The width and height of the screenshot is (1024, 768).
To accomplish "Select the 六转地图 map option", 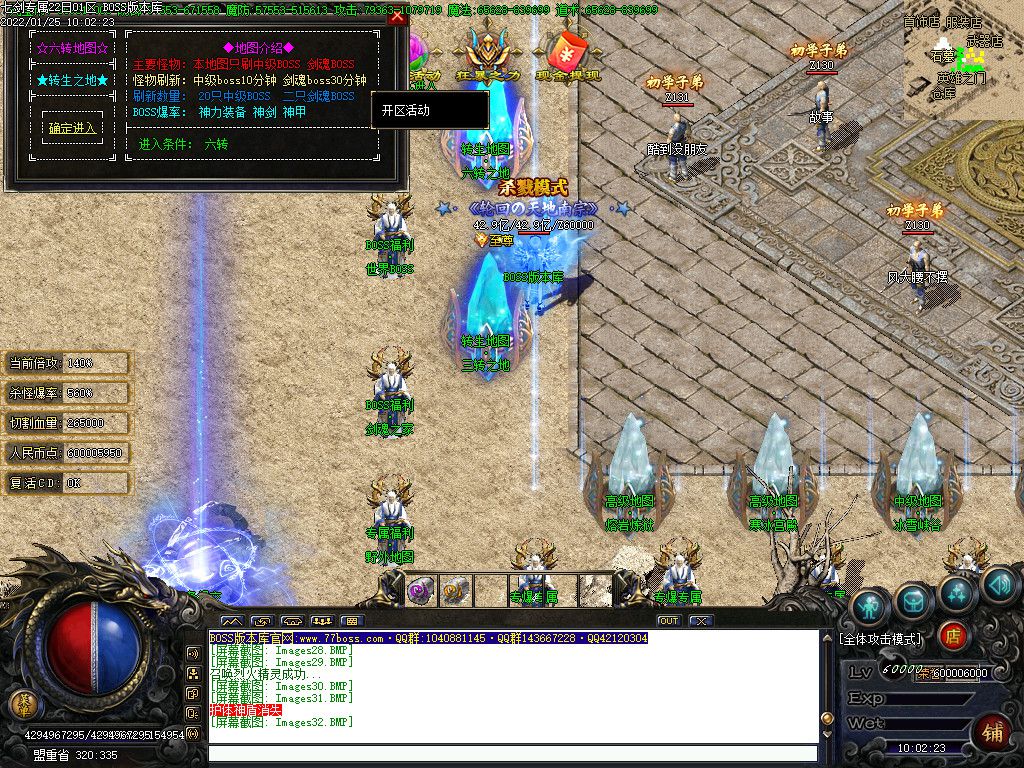I will tap(72, 47).
